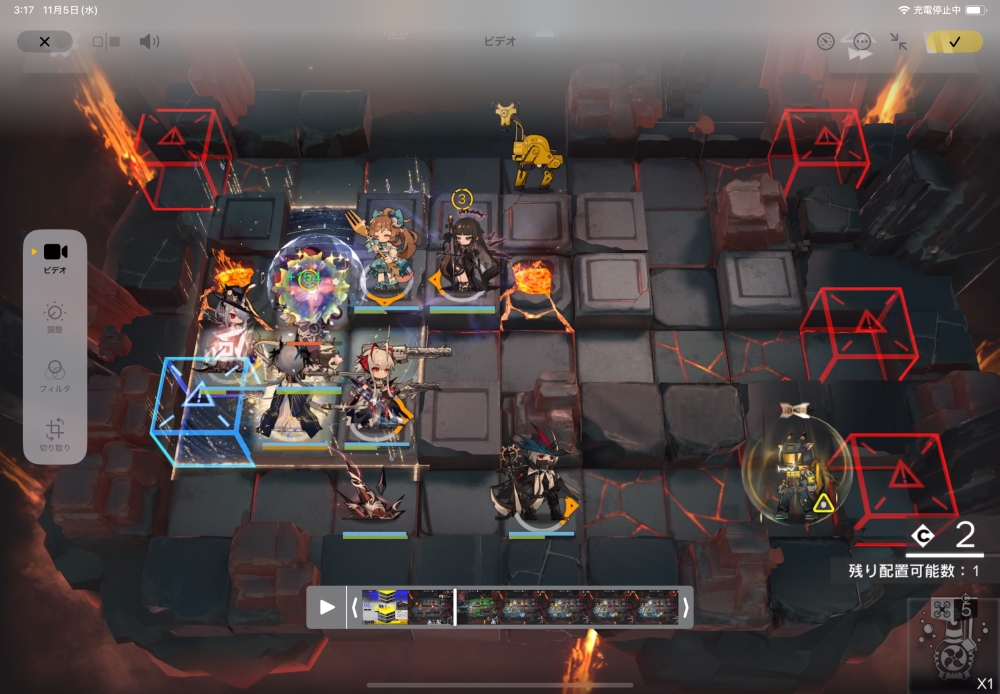Switch to the ビデオ editing tab
This screenshot has height=694, width=1000.
point(55,257)
